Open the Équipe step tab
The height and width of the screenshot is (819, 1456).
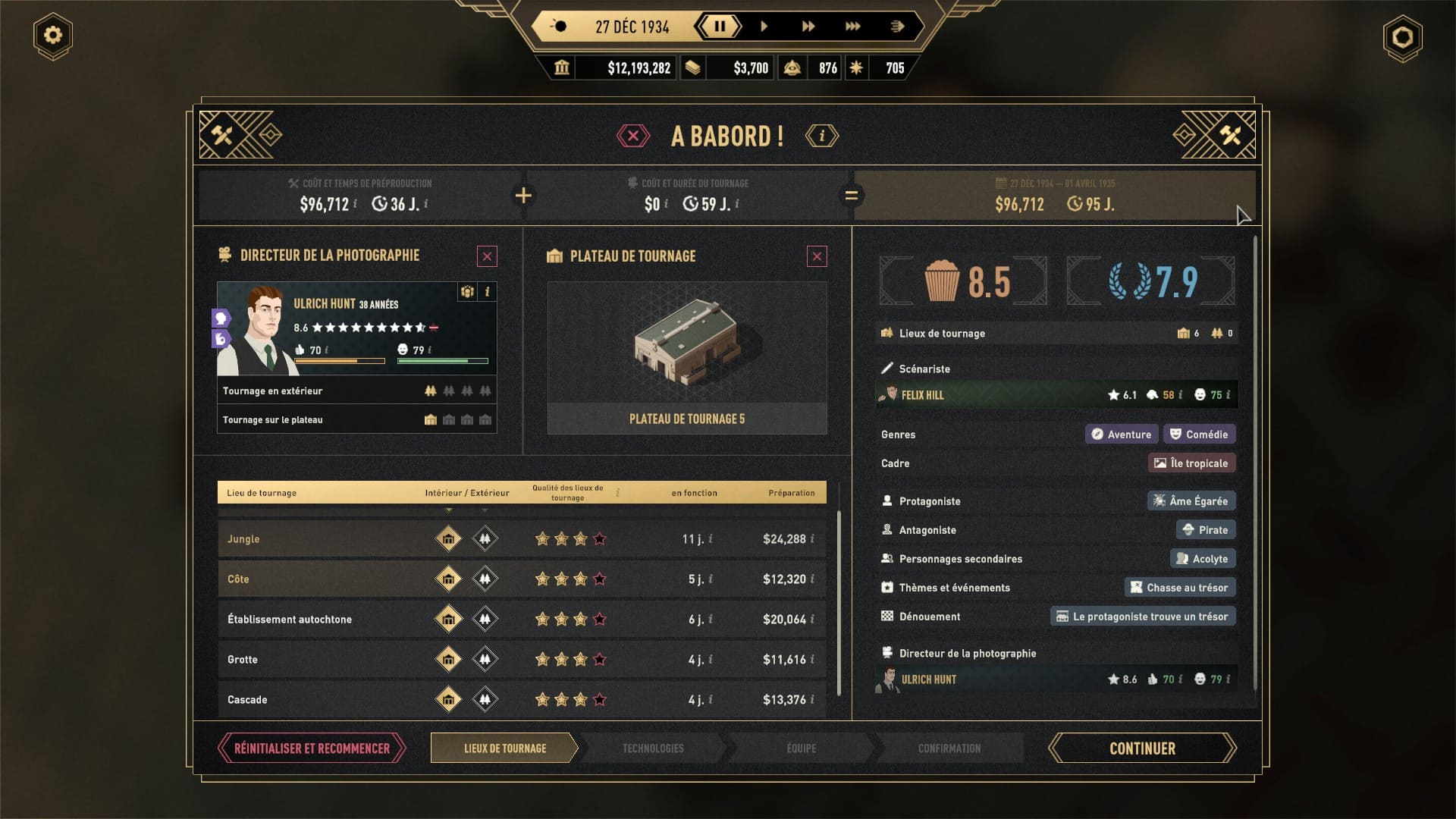click(801, 748)
